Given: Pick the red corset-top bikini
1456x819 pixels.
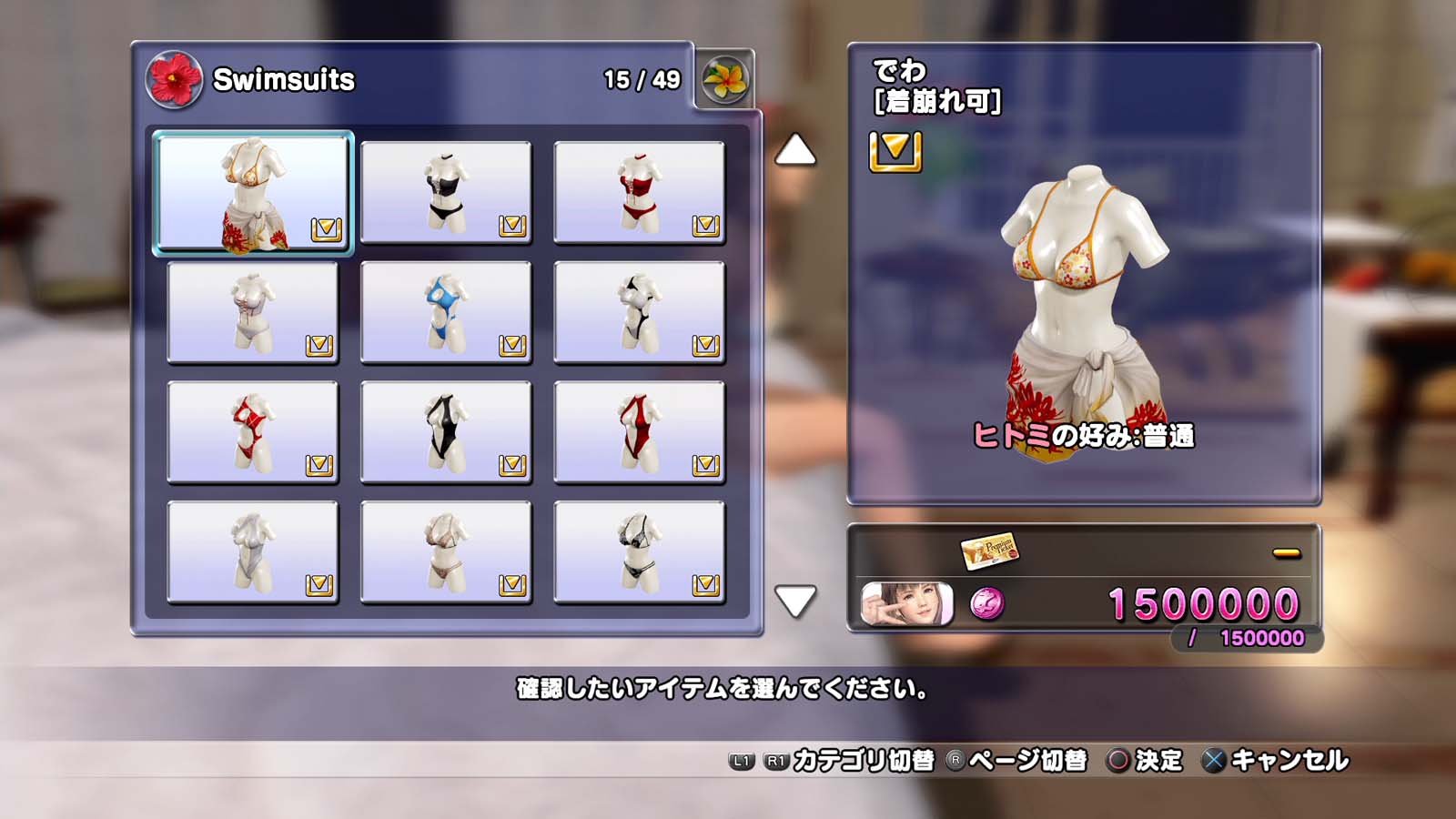Looking at the screenshot, I should (639, 193).
